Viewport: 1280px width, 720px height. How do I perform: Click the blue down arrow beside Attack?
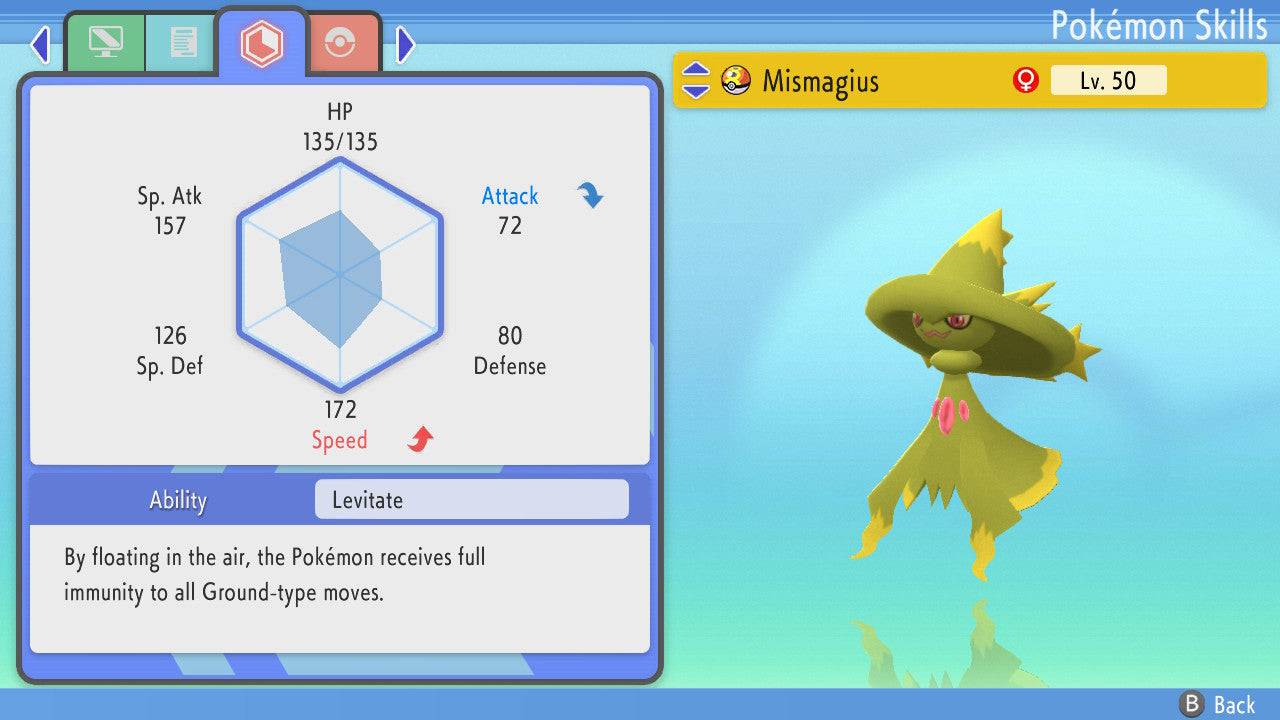(x=590, y=196)
